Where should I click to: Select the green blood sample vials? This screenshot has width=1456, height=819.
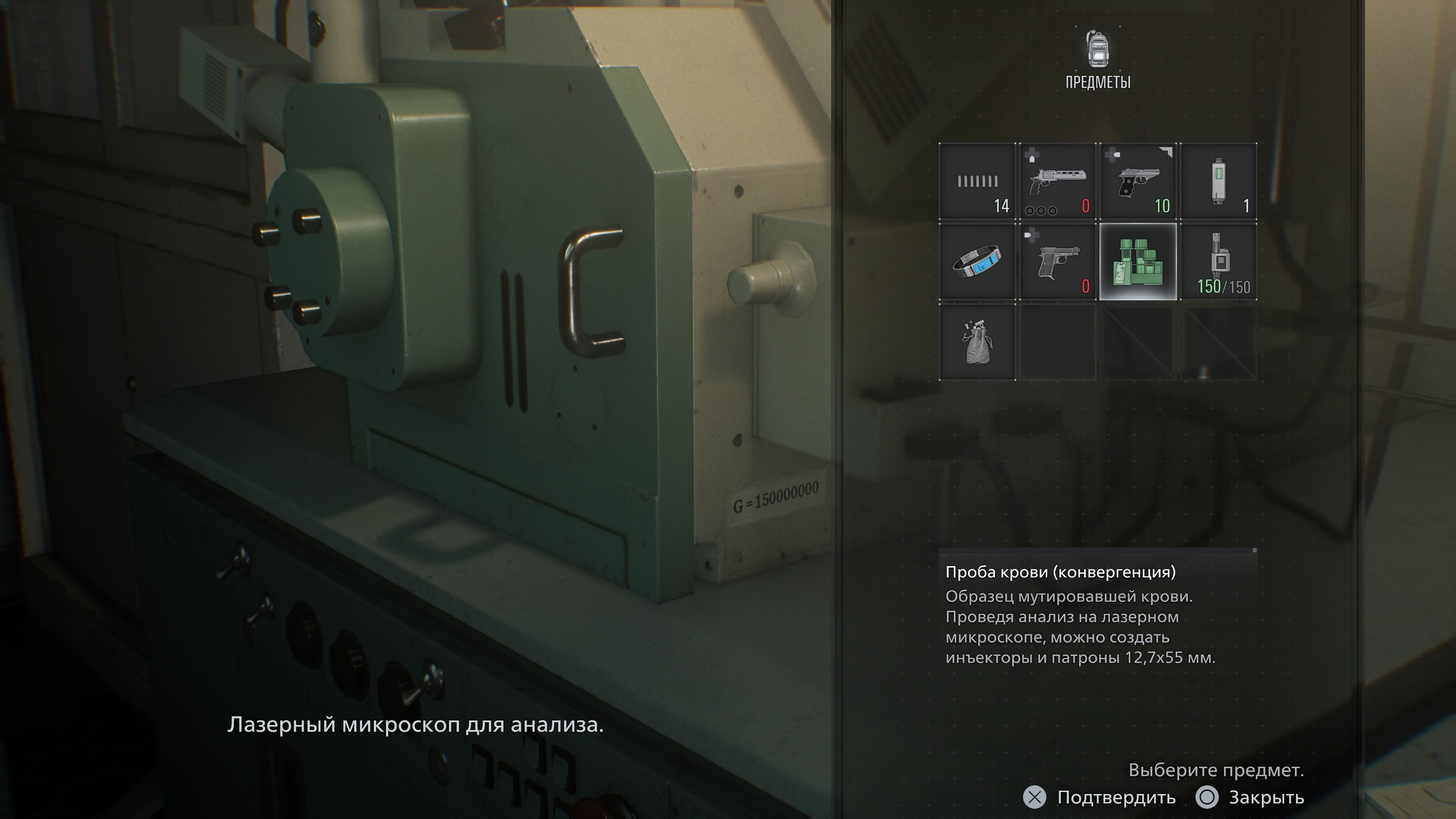1138,262
